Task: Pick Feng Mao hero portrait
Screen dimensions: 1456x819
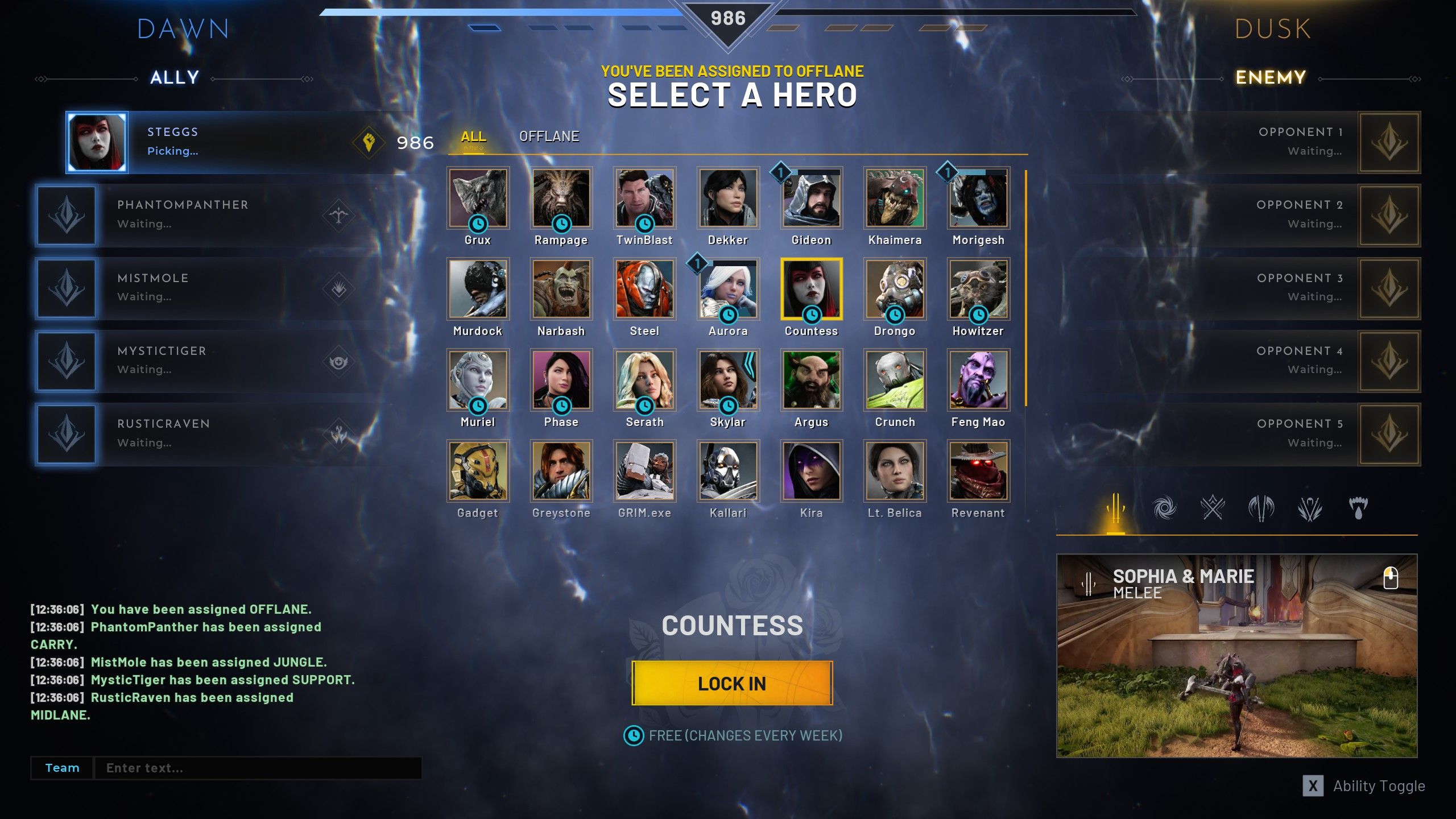Action: (978, 380)
